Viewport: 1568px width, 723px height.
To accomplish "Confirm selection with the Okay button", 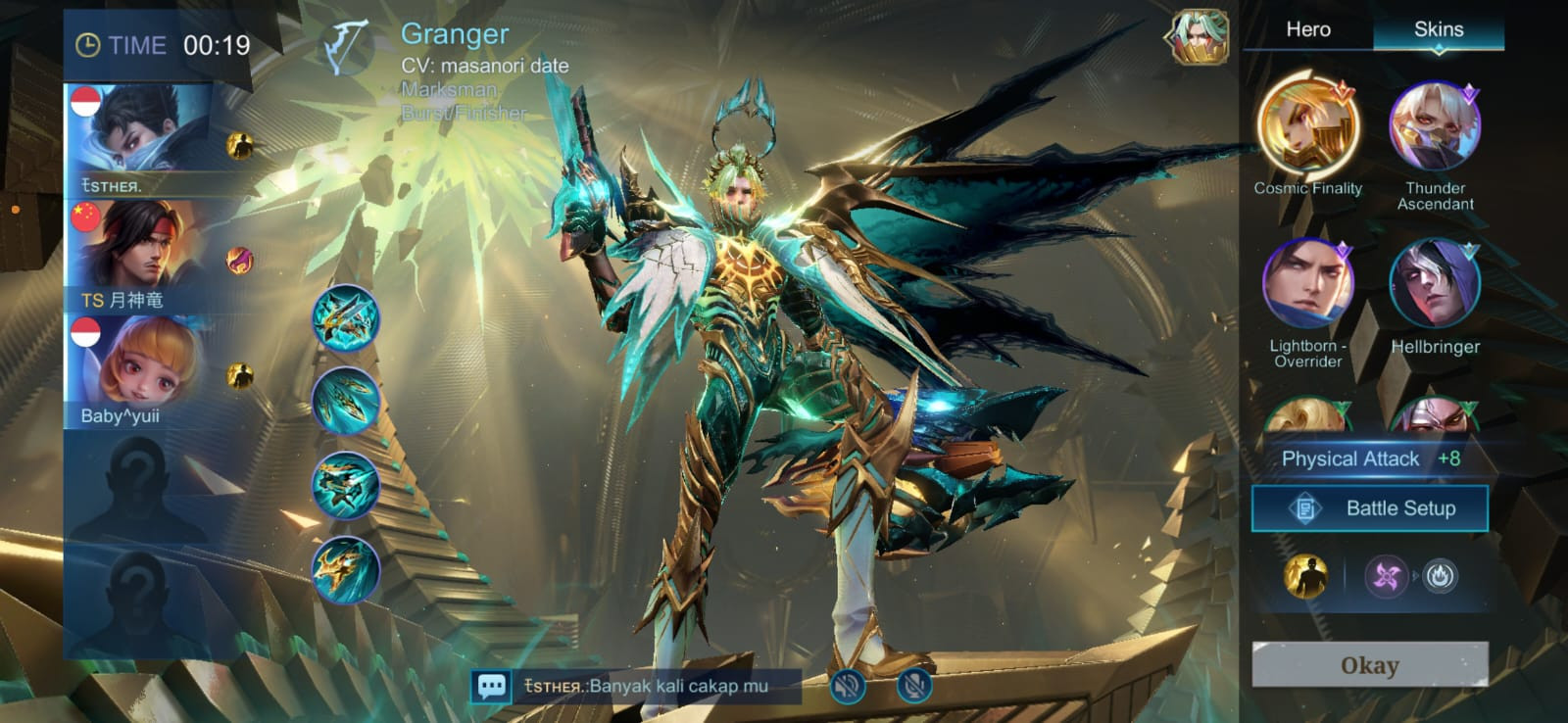I will 1369,665.
